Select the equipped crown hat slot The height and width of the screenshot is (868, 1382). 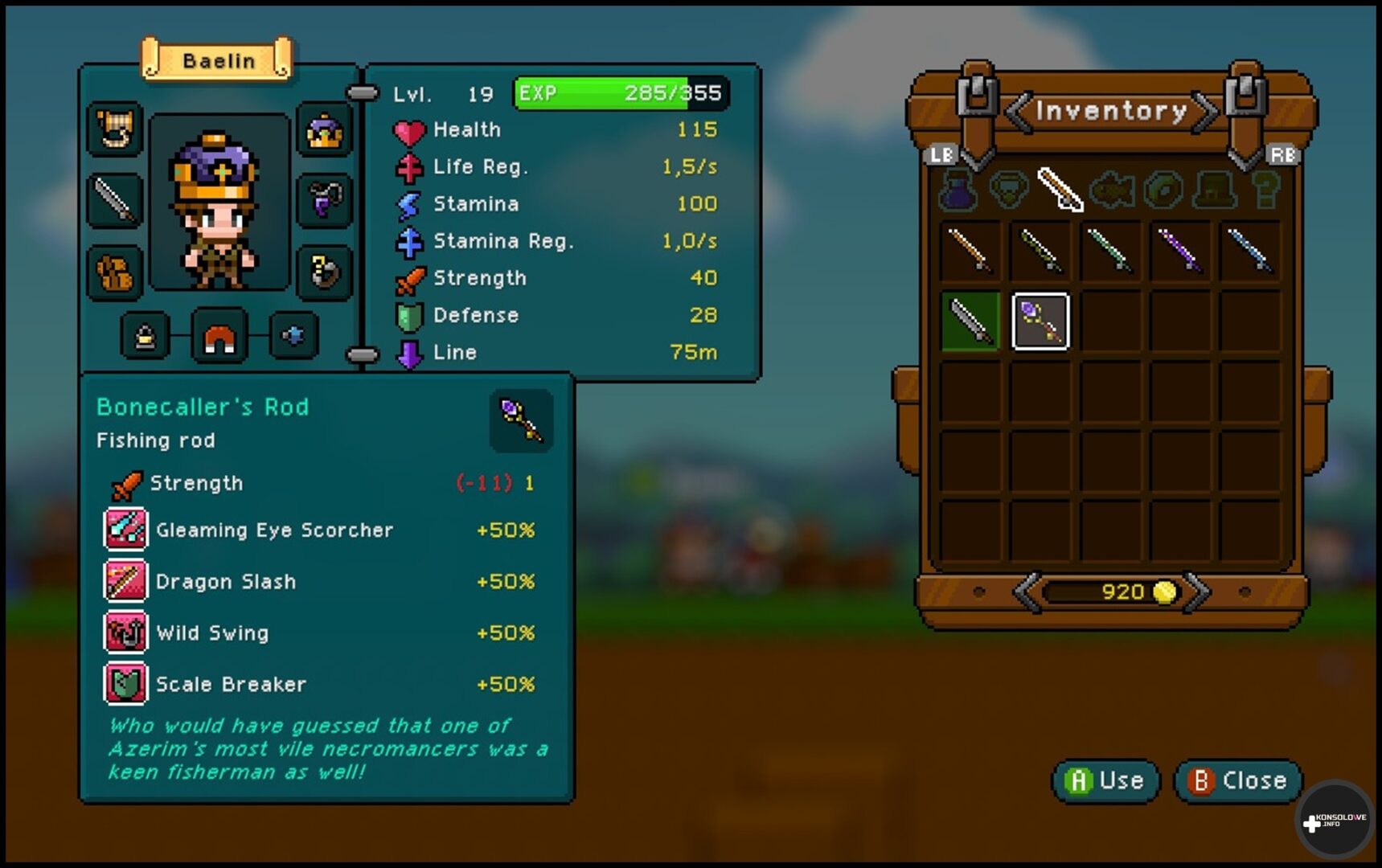point(324,130)
